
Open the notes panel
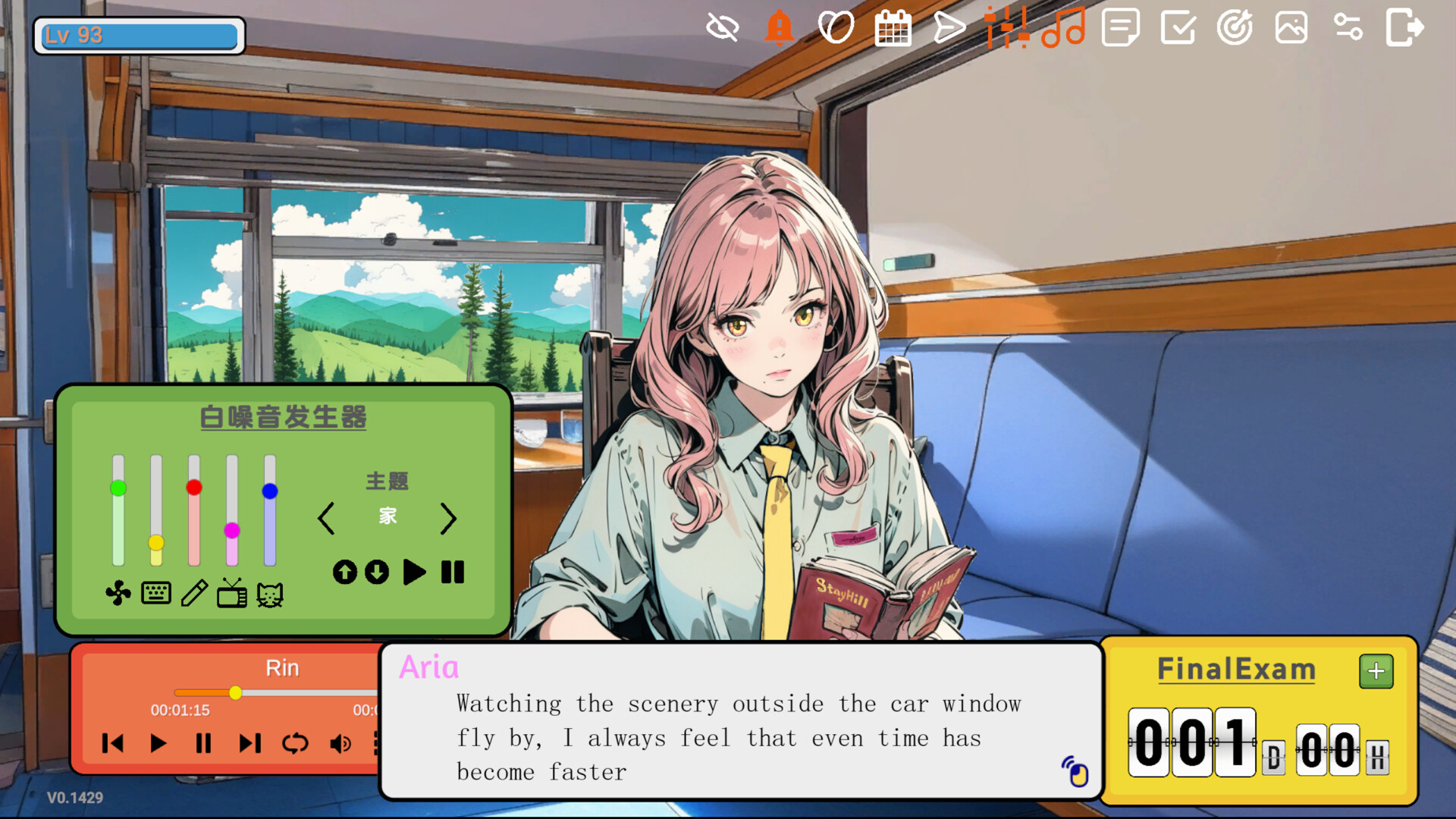coord(1120,28)
